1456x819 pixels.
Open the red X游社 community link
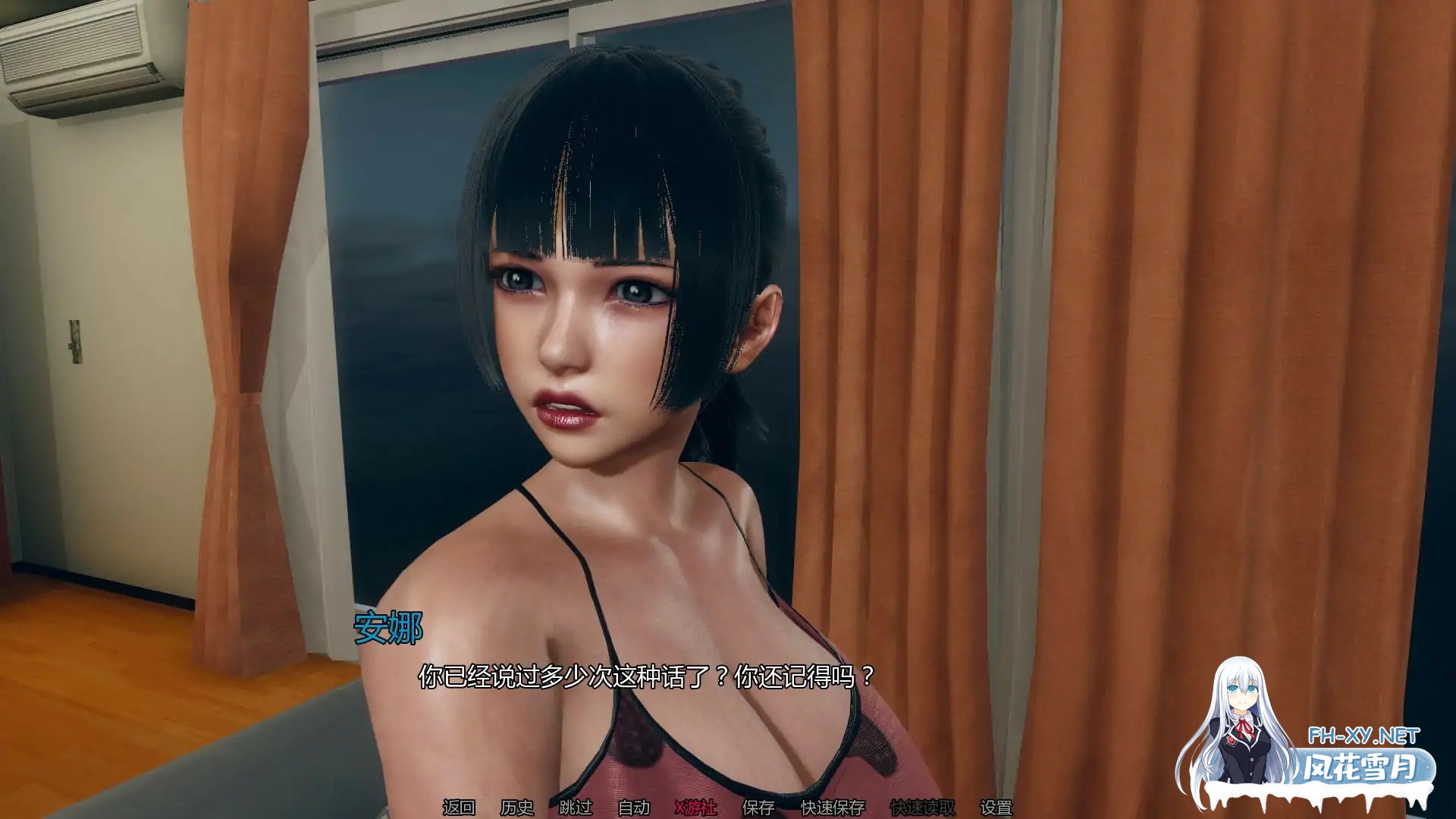697,808
